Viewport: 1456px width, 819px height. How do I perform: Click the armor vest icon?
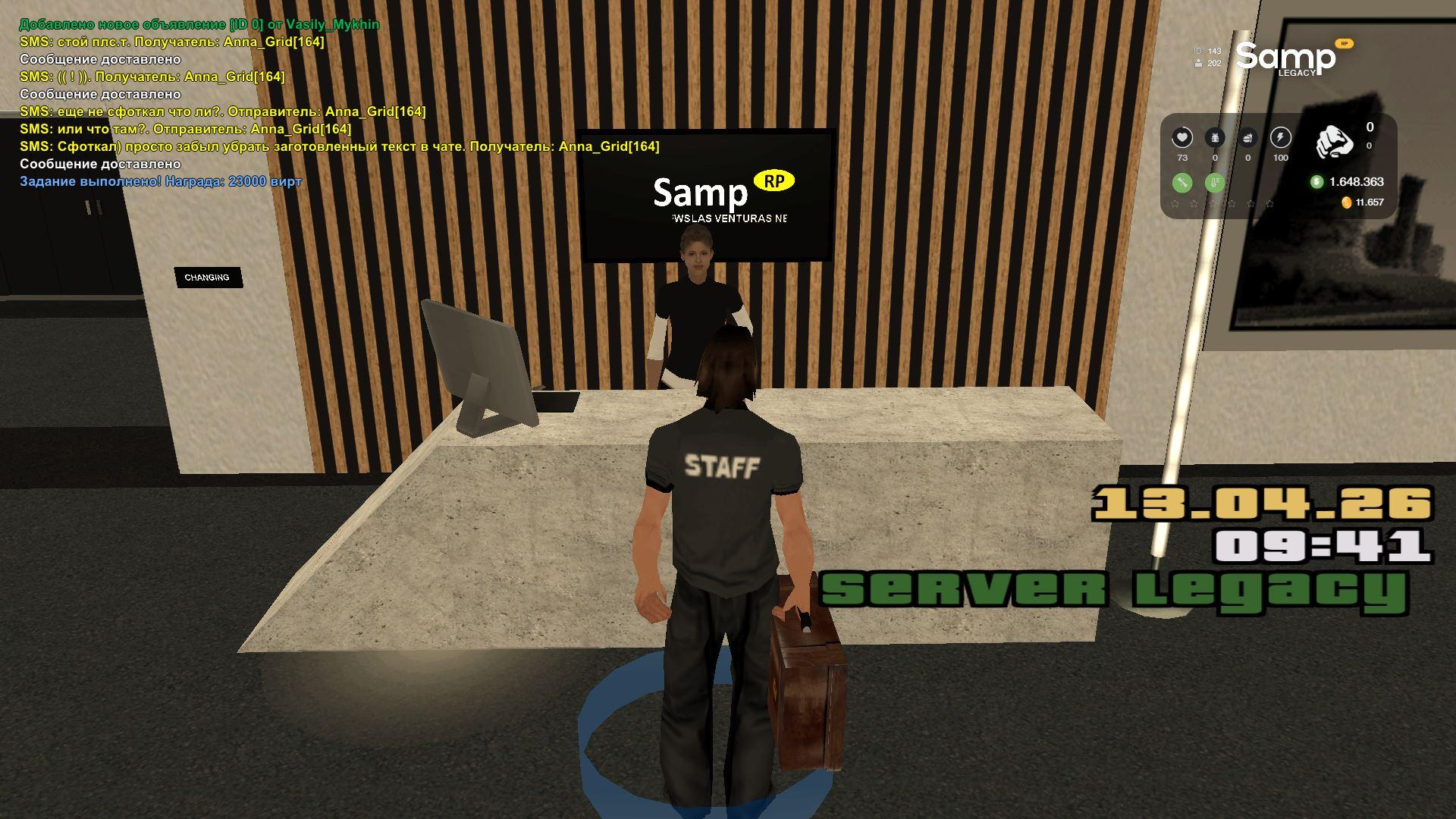(1215, 137)
